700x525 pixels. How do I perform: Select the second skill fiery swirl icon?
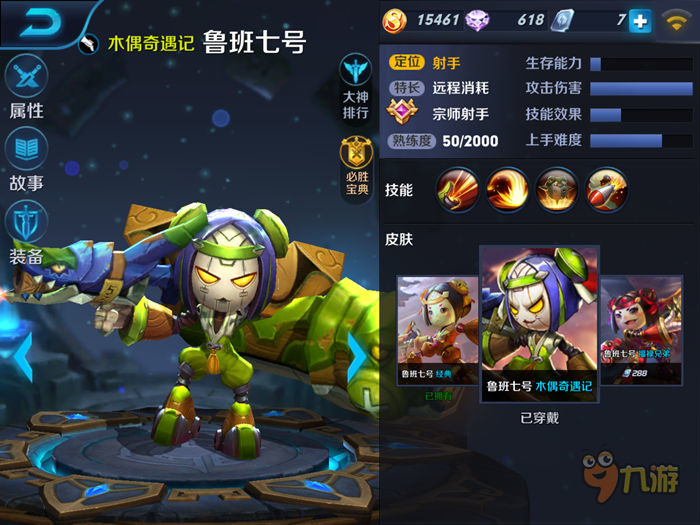(x=506, y=189)
